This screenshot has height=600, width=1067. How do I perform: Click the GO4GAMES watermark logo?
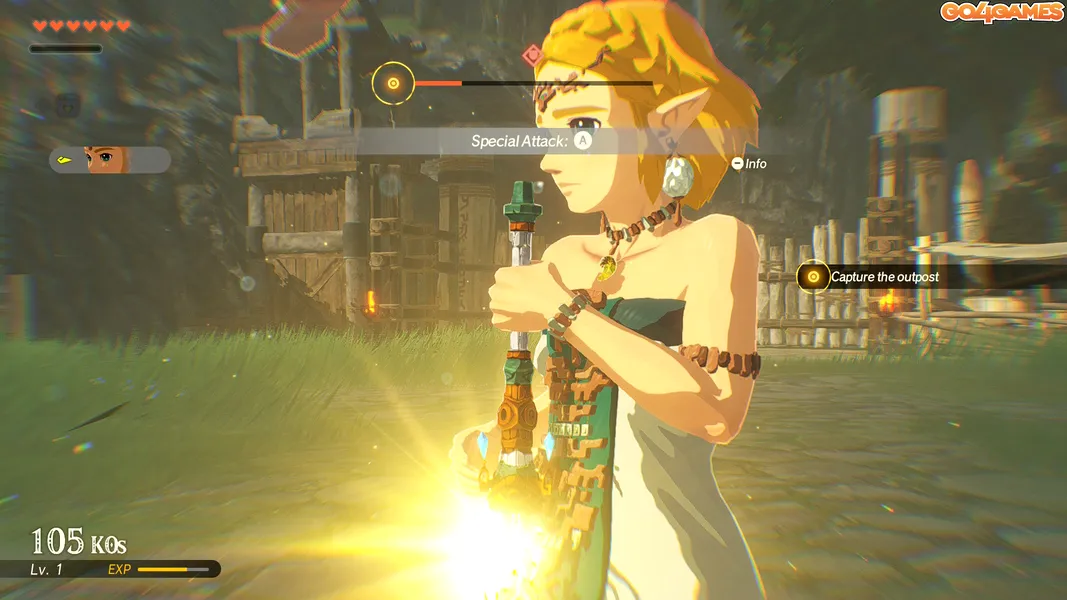click(x=1001, y=13)
